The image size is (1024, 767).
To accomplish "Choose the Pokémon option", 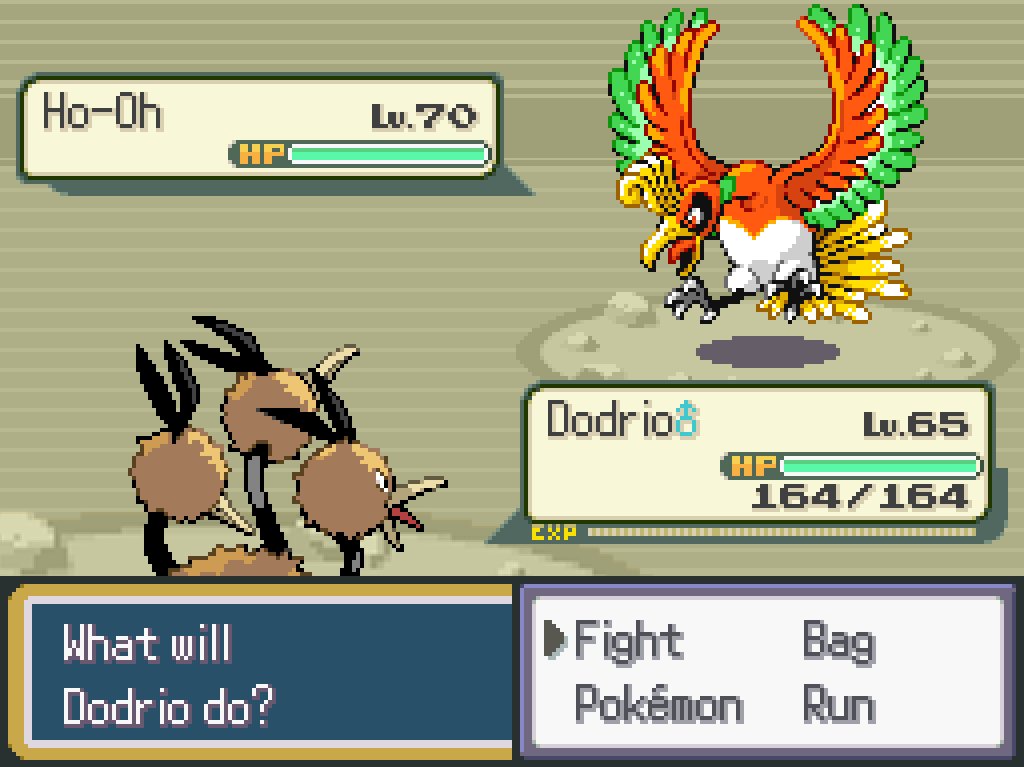I will (x=658, y=706).
